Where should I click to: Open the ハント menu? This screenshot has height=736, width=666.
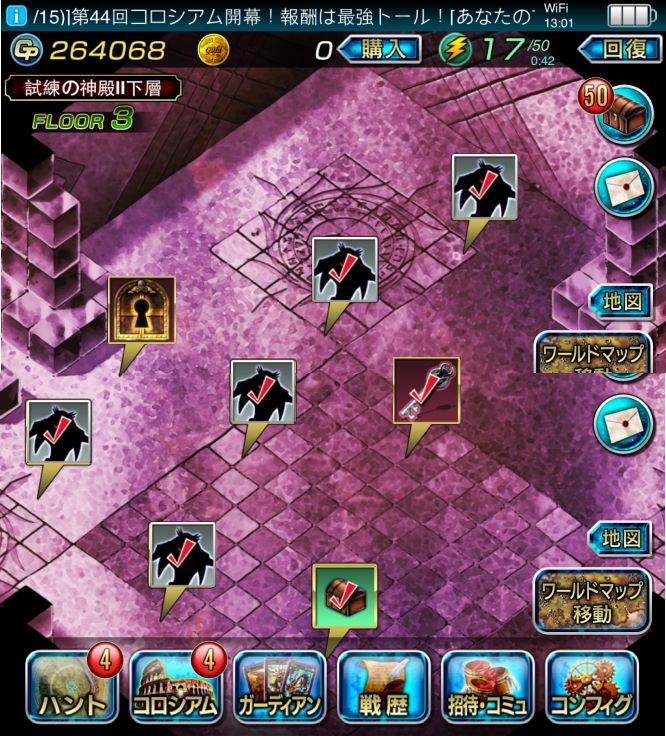[x=71, y=687]
